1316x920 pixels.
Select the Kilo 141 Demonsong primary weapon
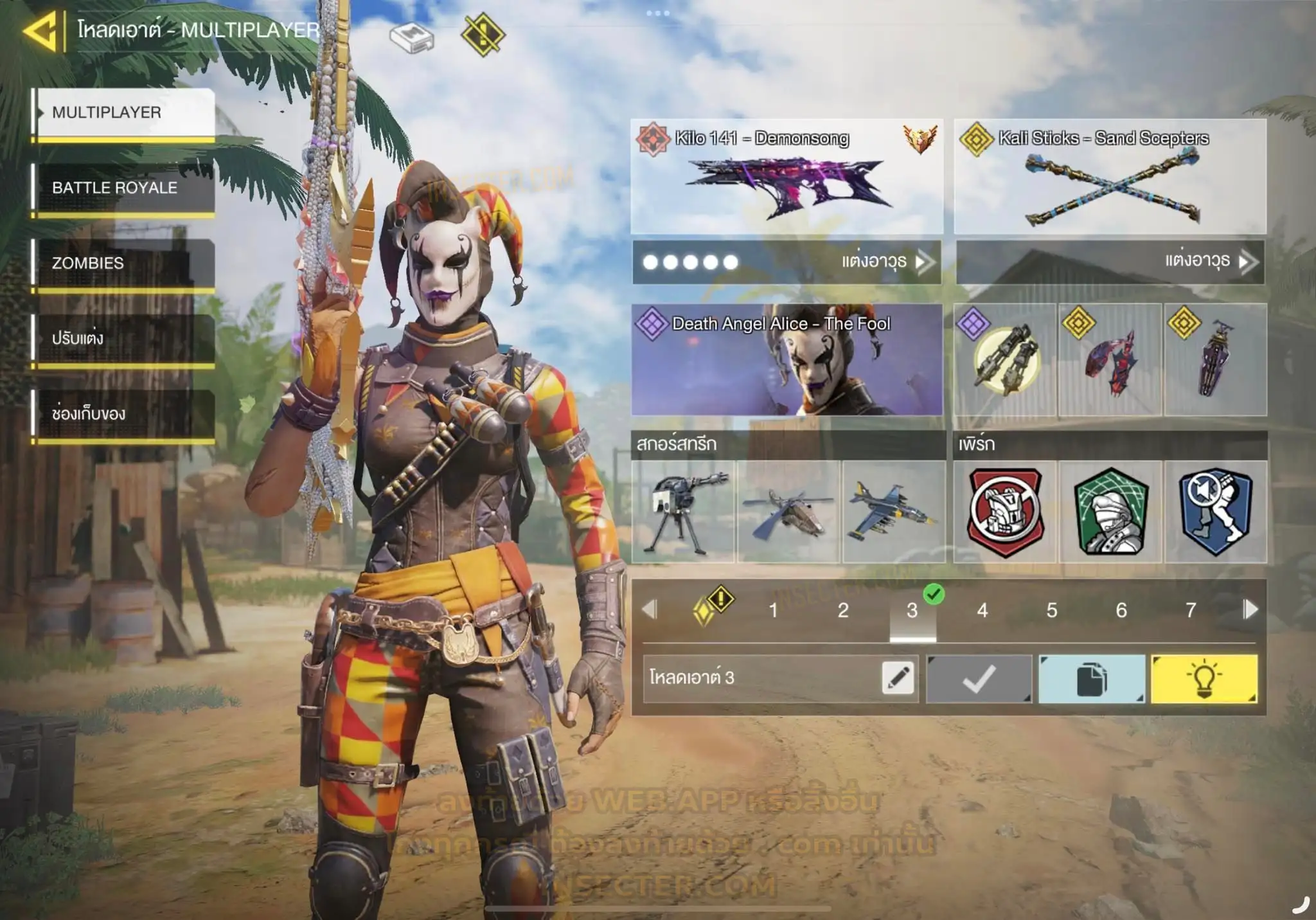[x=787, y=177]
